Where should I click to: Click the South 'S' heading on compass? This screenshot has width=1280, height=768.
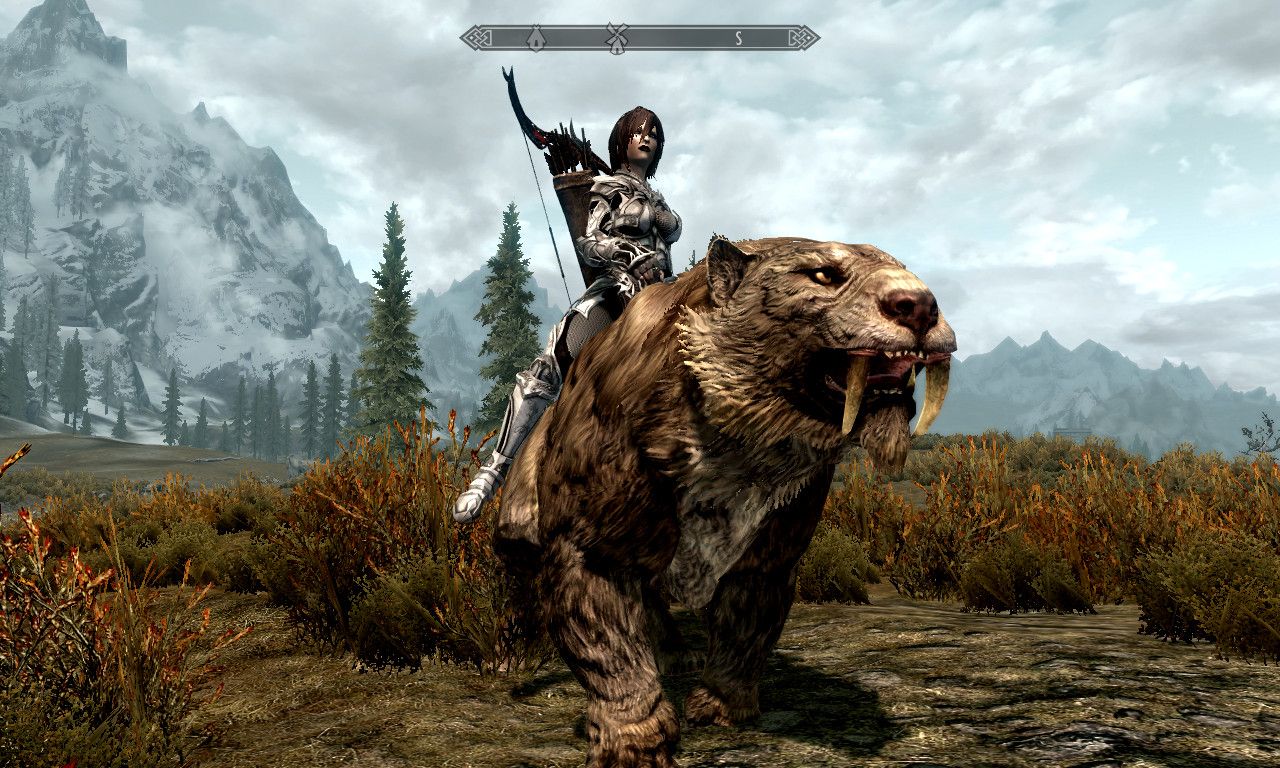pos(738,38)
